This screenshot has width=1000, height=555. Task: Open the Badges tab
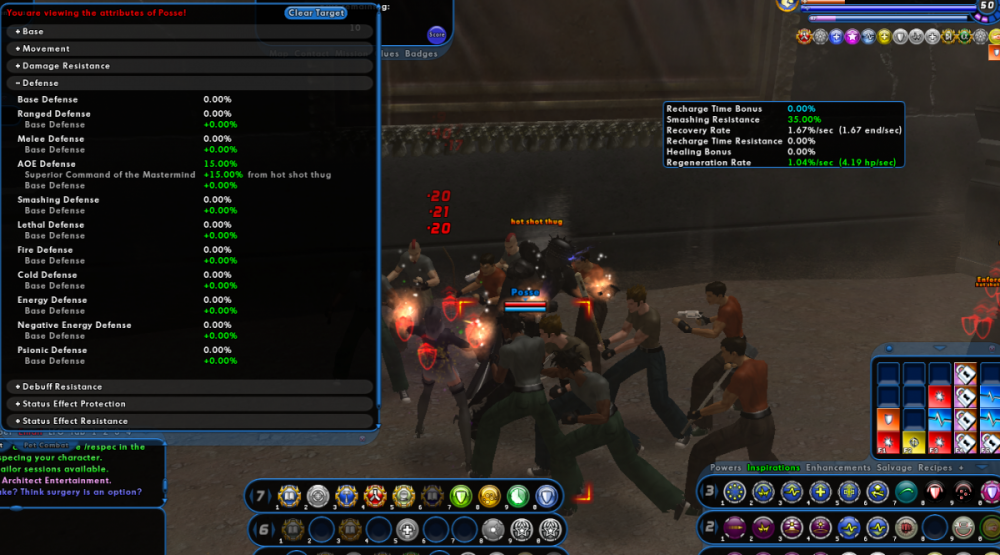(421, 54)
